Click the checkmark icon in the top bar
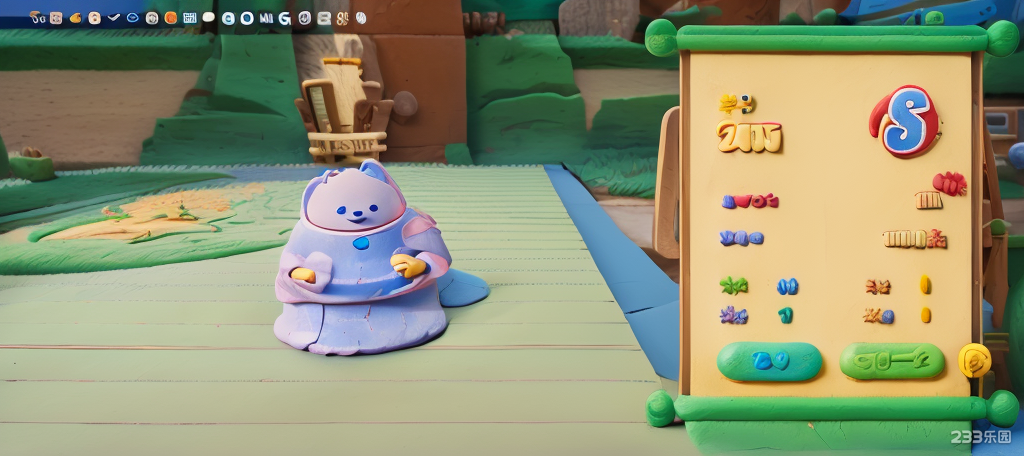1024x456 pixels. [x=113, y=18]
